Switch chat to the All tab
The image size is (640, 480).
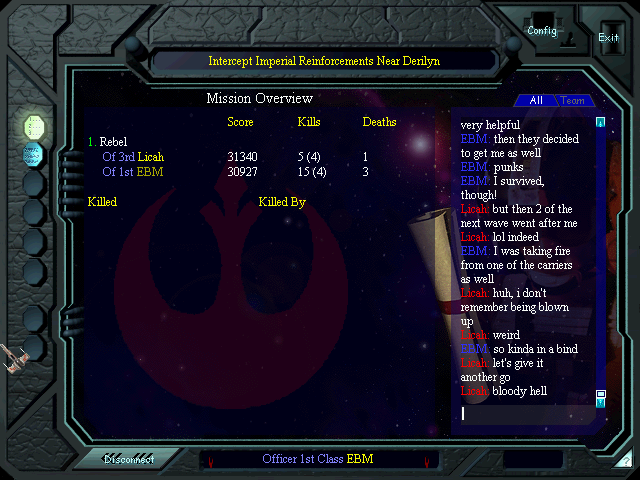536,101
